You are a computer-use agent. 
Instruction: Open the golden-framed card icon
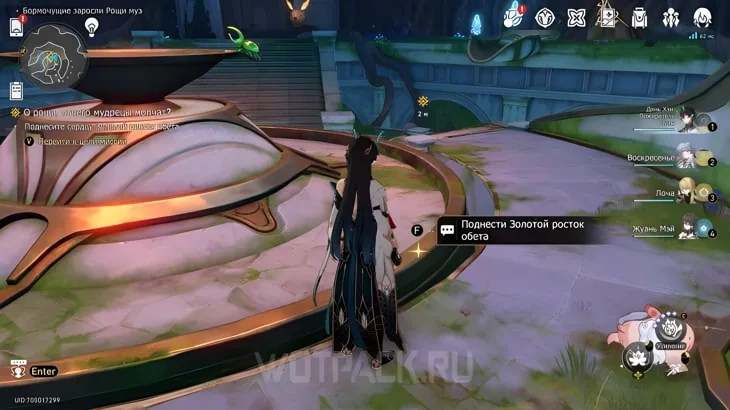click(x=607, y=17)
